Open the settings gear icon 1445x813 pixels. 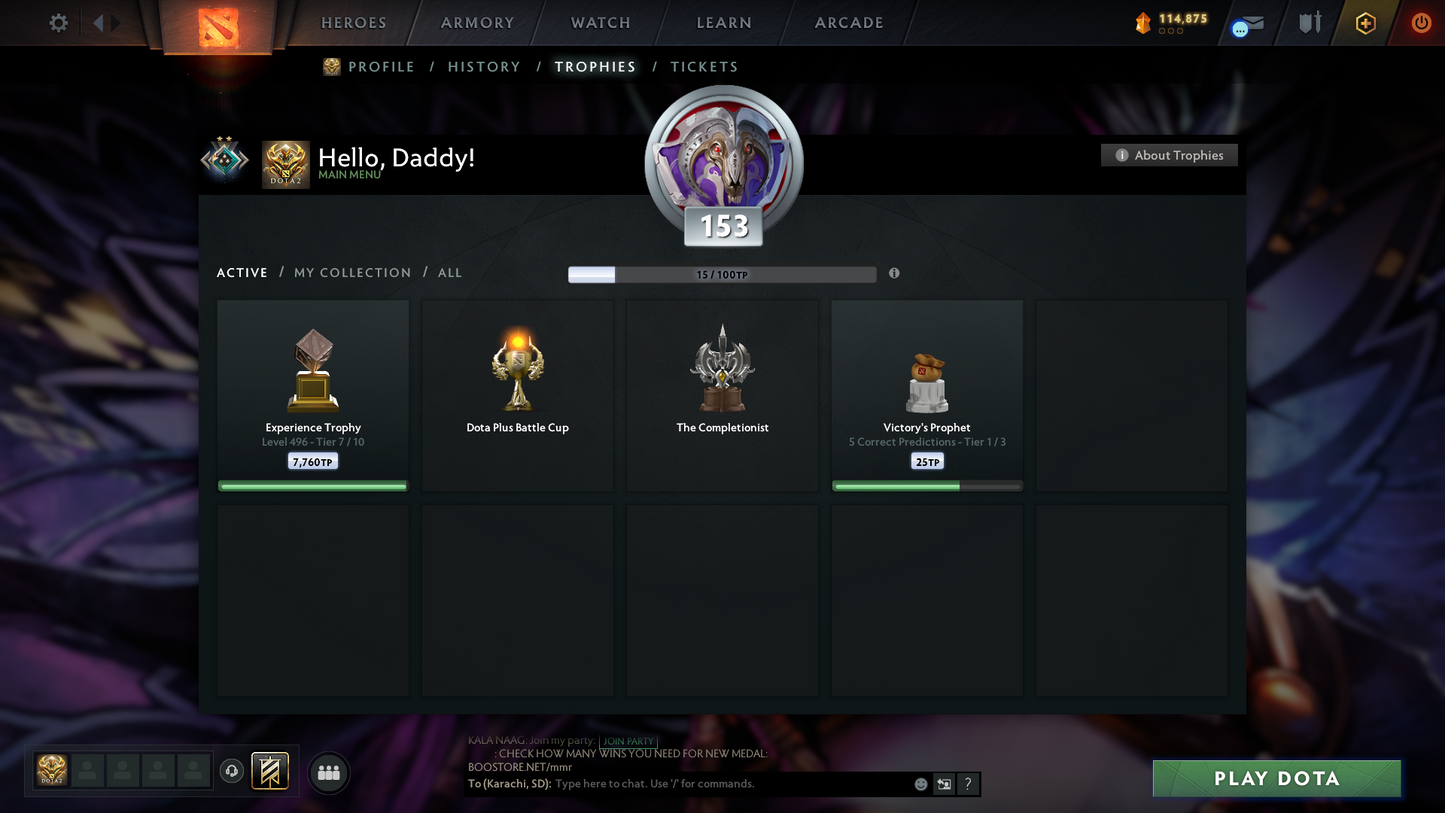tap(57, 22)
